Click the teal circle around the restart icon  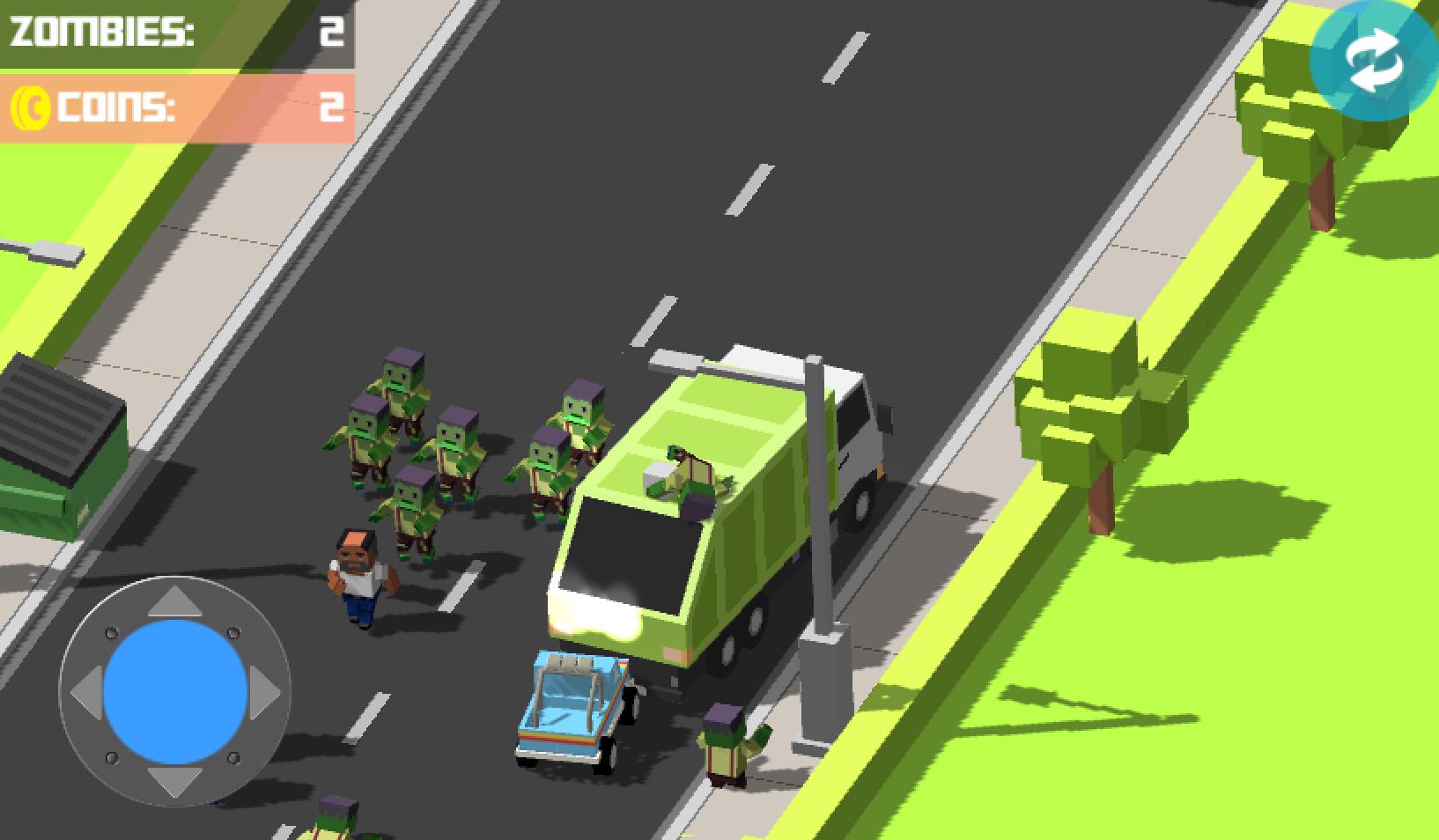(1339, 97)
